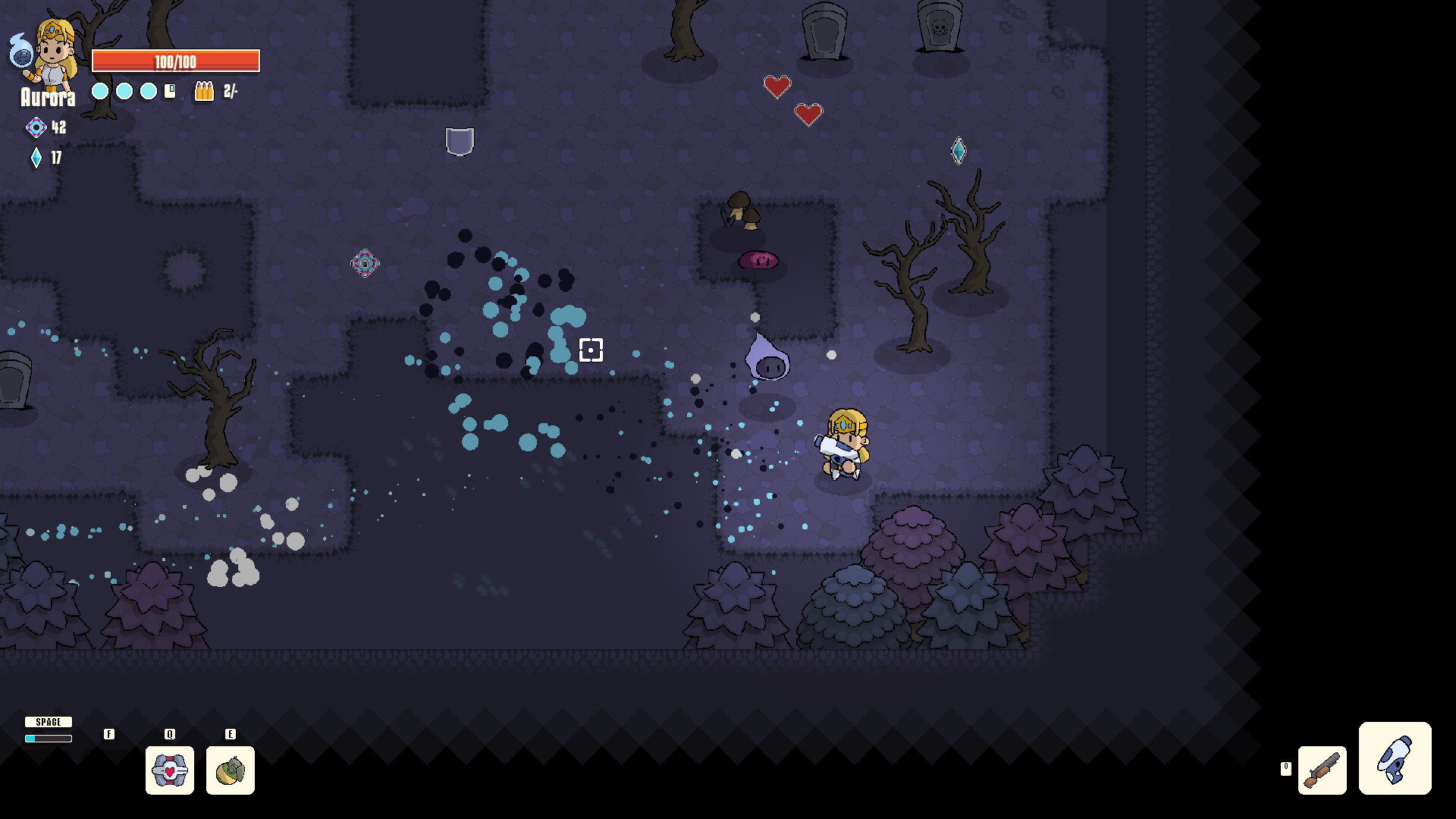Toggle the third blue mana orb

tap(147, 90)
